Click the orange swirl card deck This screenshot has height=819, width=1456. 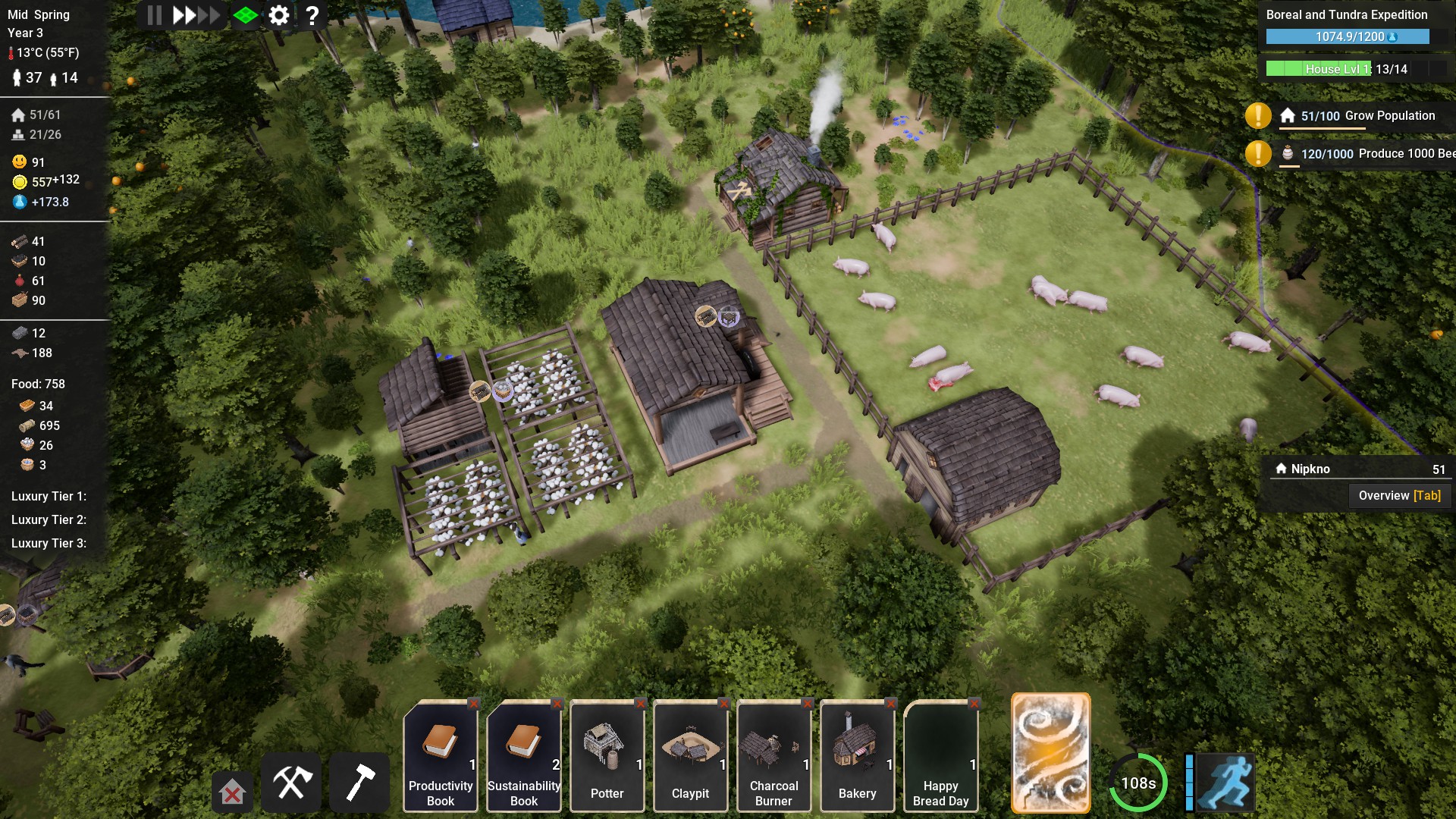pos(1051,752)
